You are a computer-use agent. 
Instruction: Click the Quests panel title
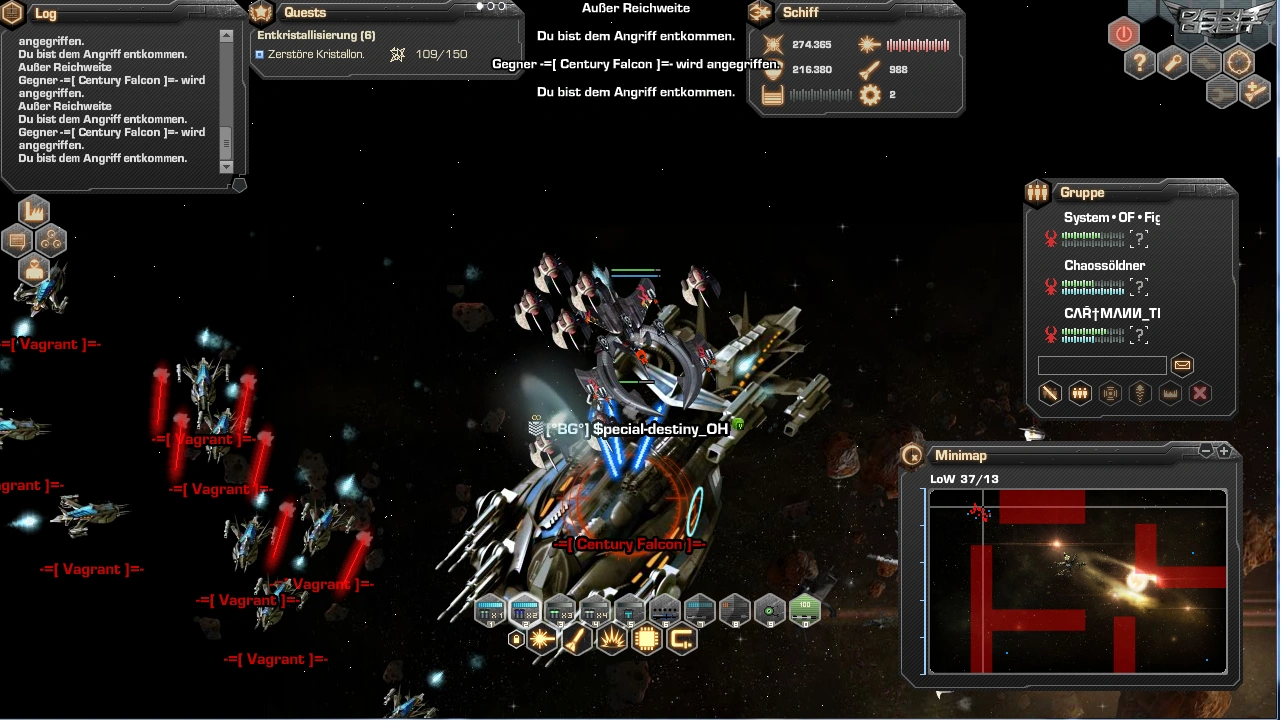[305, 12]
